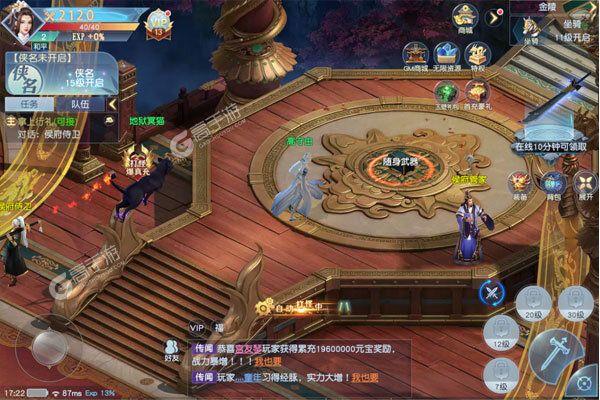600x400 pixels.
Task: Open the 装备 equipment icon
Action: pos(519,183)
